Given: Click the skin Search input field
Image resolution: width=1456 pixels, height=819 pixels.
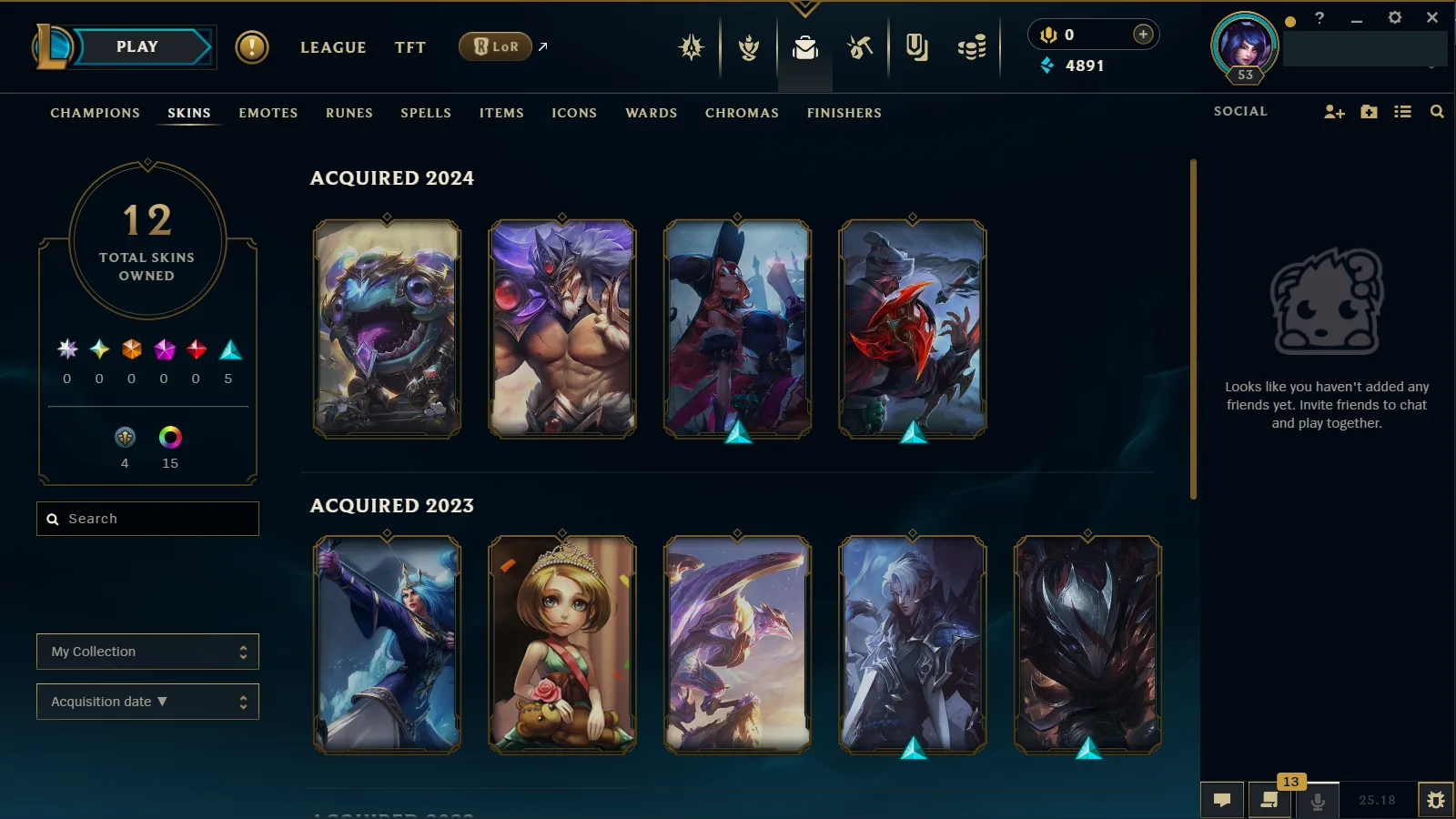Looking at the screenshot, I should point(147,518).
